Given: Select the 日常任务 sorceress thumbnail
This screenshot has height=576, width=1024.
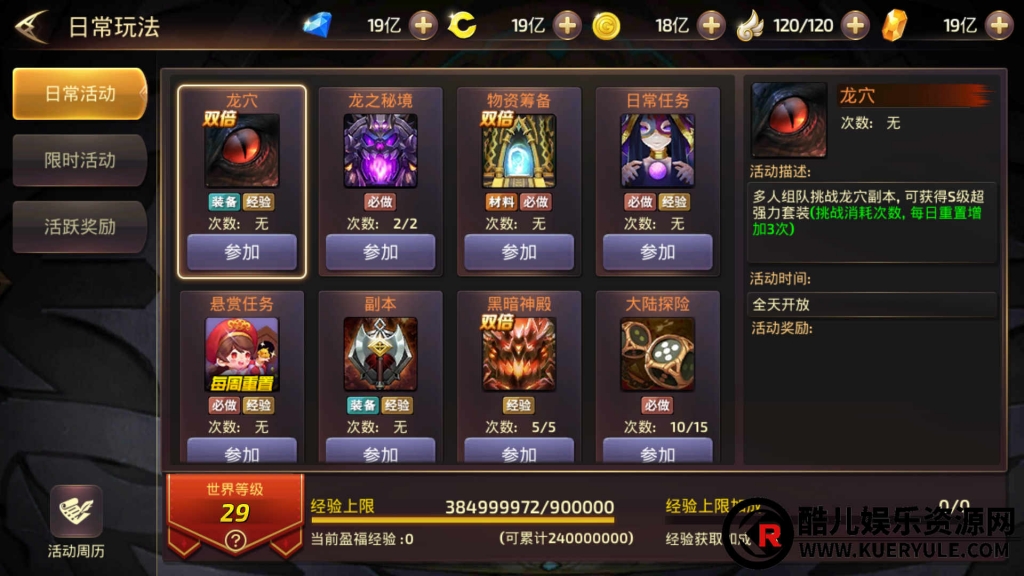Looking at the screenshot, I should [657, 151].
